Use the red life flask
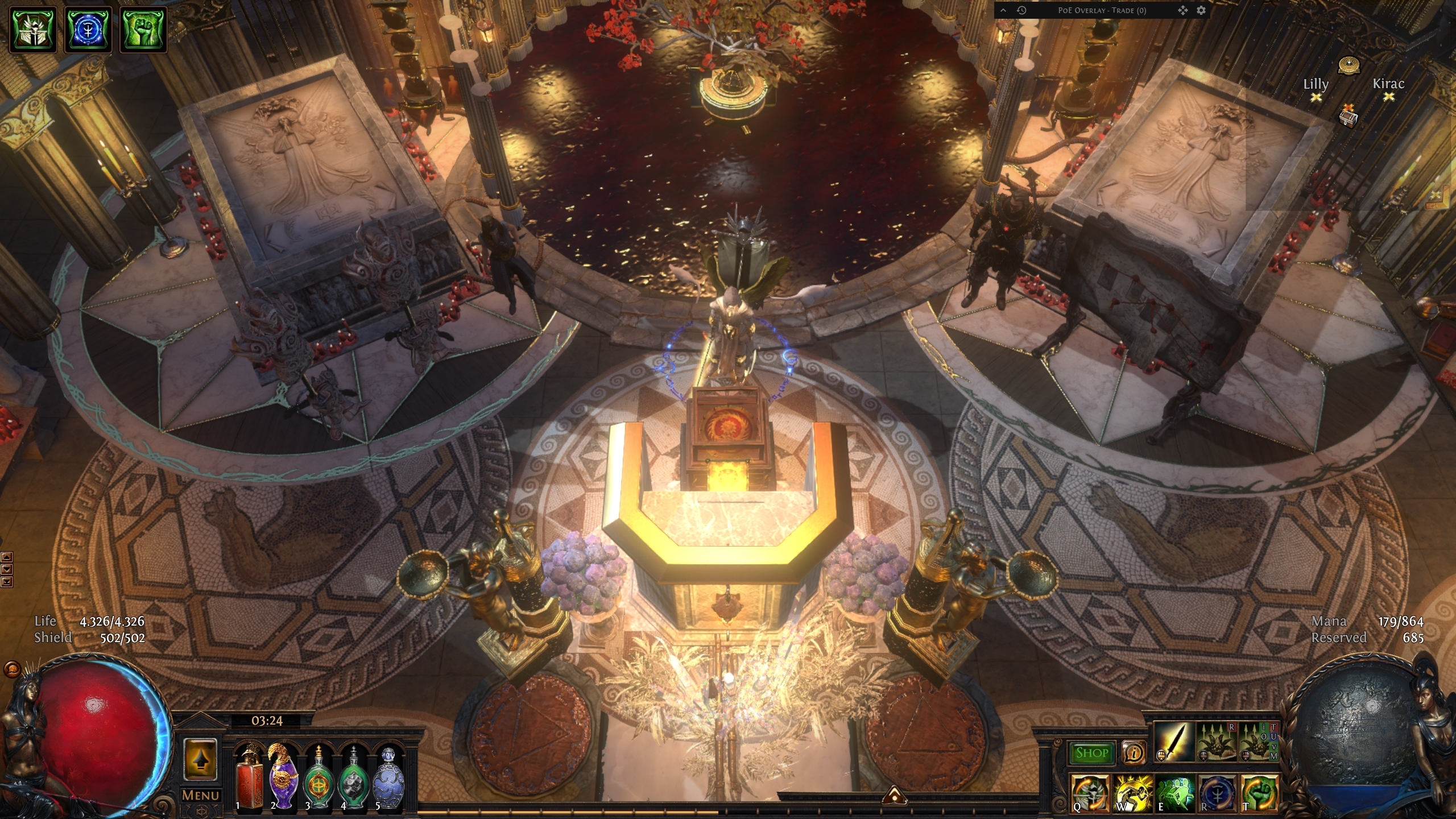 tap(249, 777)
